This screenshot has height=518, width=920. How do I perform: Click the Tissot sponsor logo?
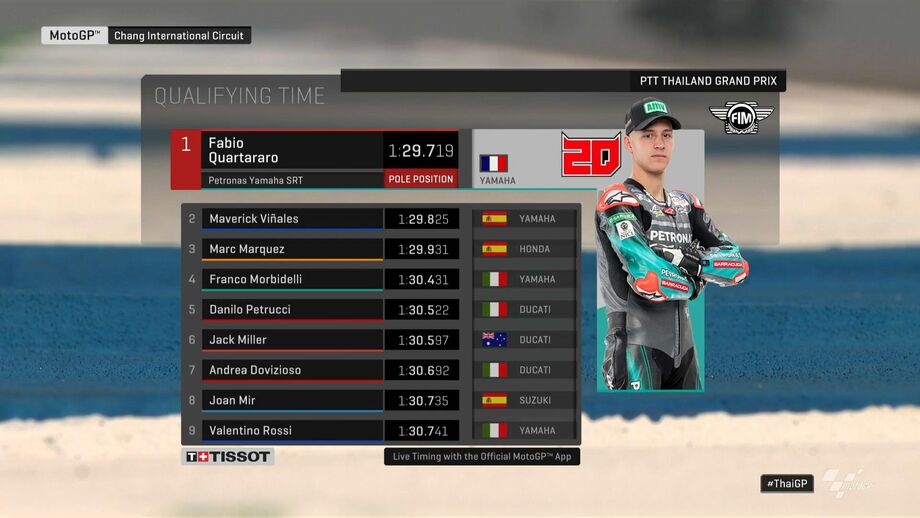coord(228,457)
